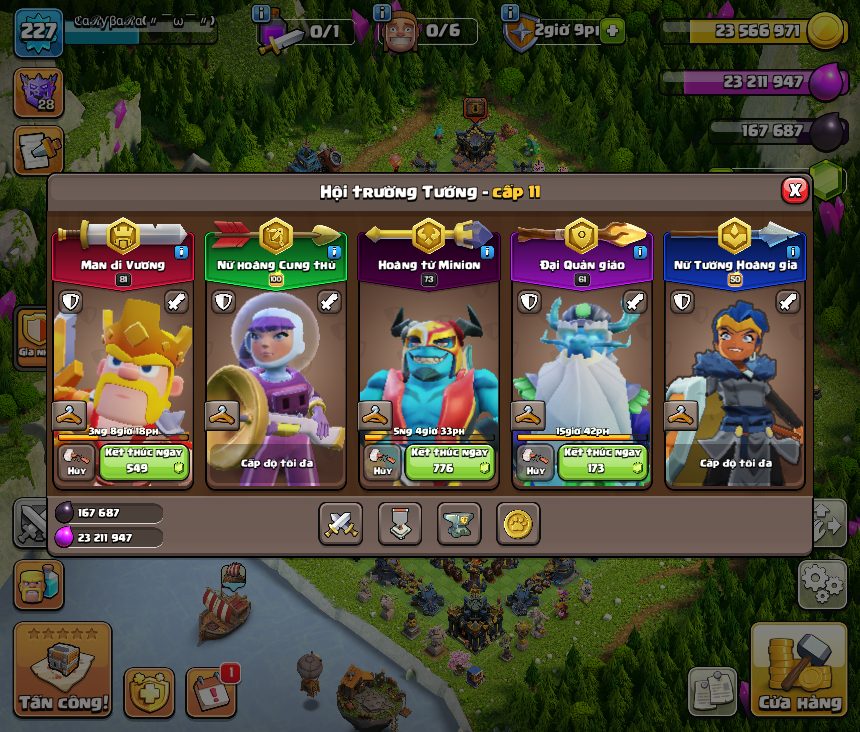Screen dimensions: 860x732
Task: Open the info button for Man di Vương
Action: (x=181, y=252)
